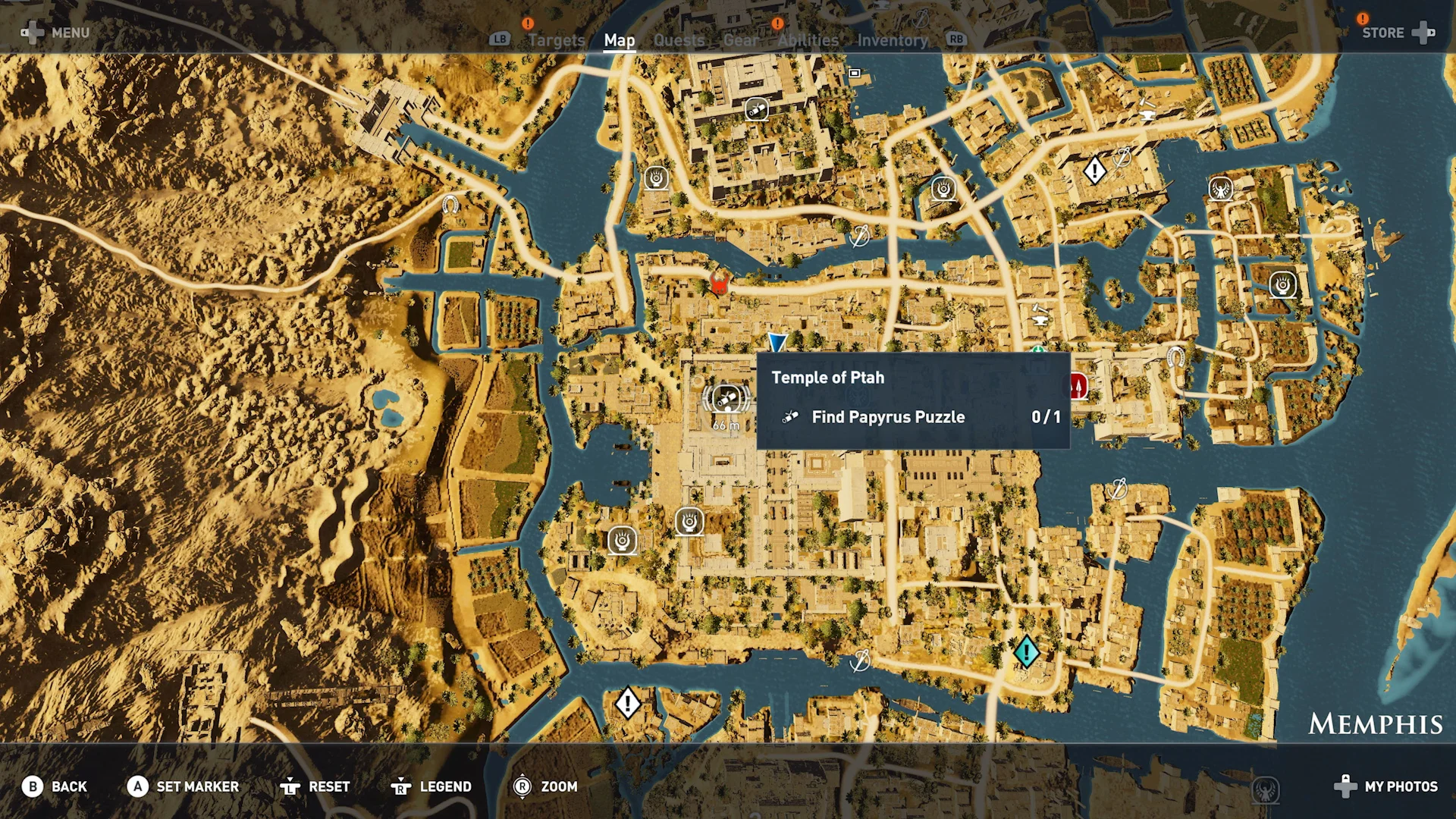Open the game Menu
The height and width of the screenshot is (819, 1456).
point(56,33)
